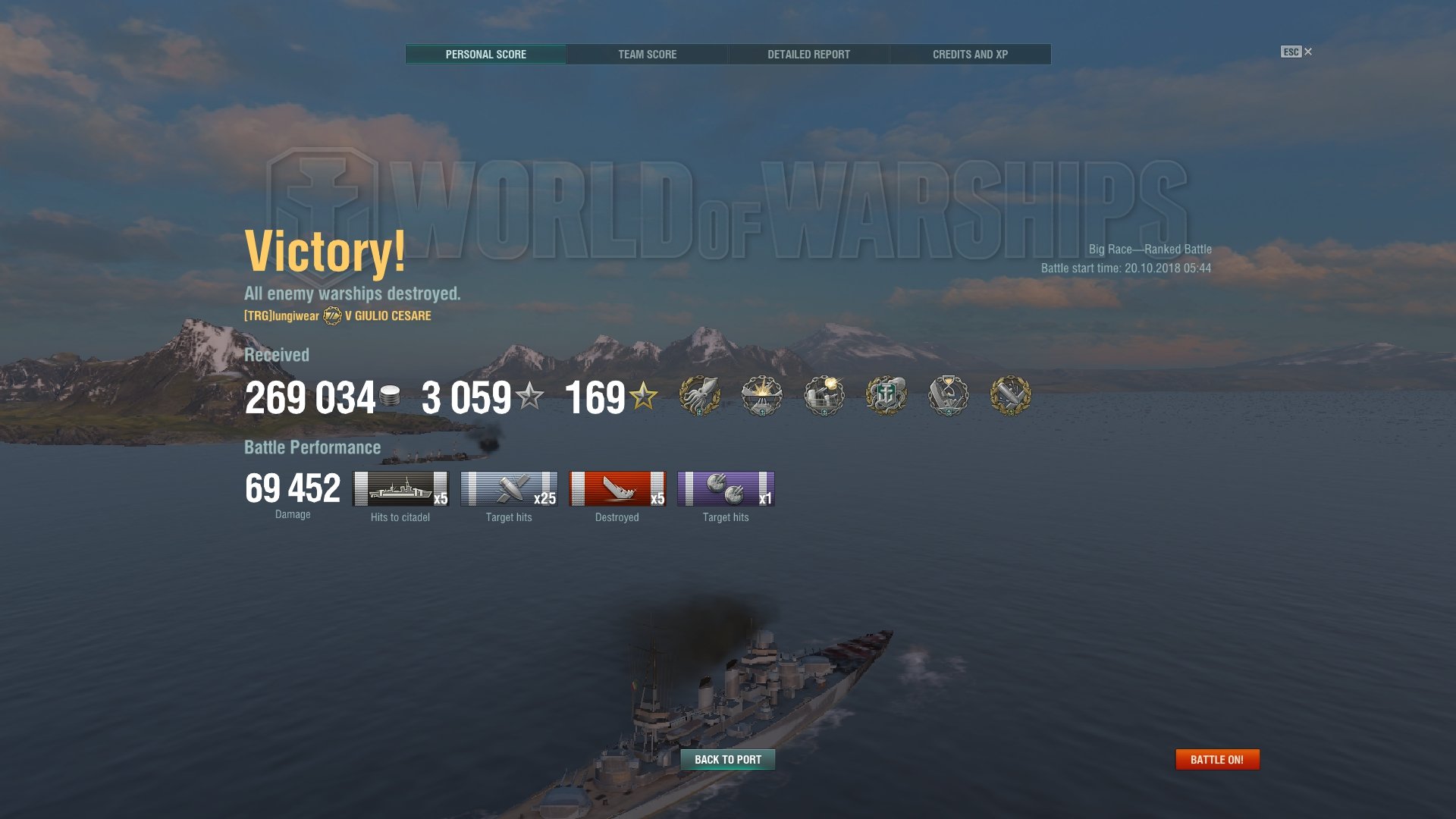
Task: Close the results screen with the X
Action: point(1307,52)
